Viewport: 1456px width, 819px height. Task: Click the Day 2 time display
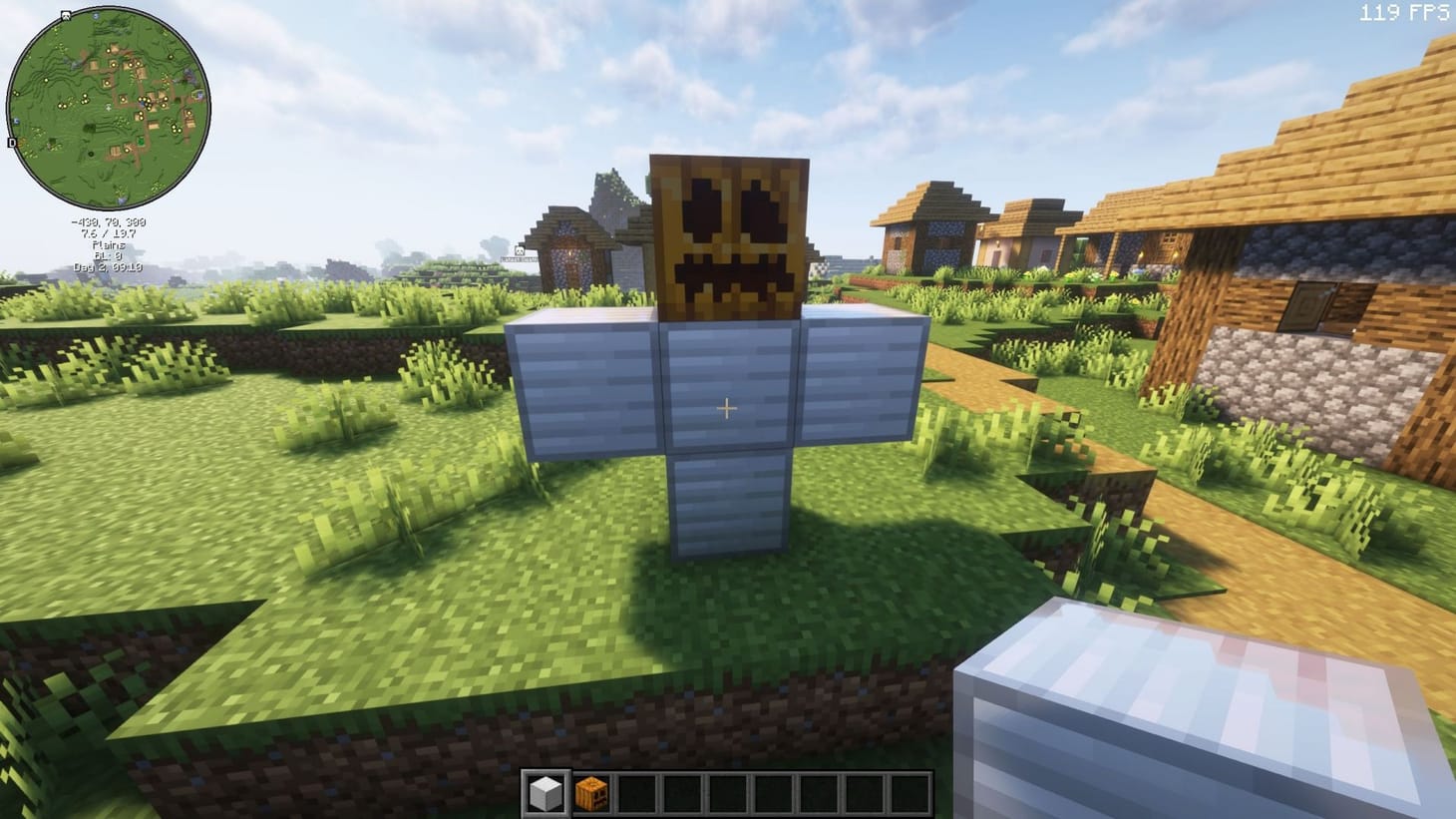(x=108, y=267)
